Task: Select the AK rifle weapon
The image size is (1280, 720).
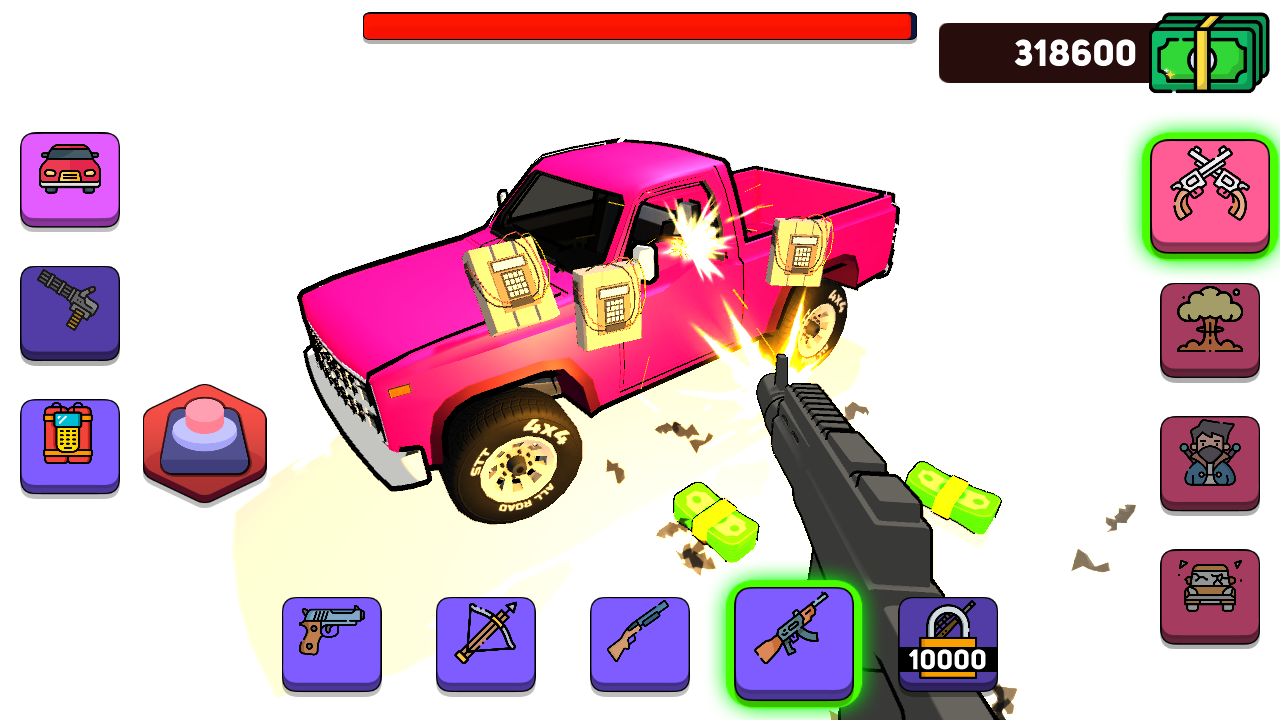Action: 793,641
